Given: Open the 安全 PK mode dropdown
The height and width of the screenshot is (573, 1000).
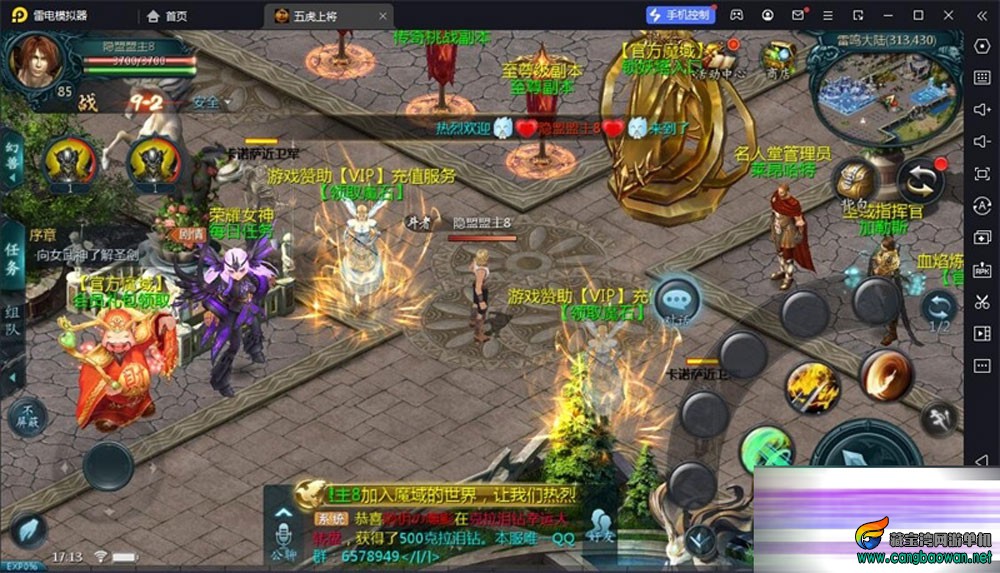Looking at the screenshot, I should (x=211, y=102).
